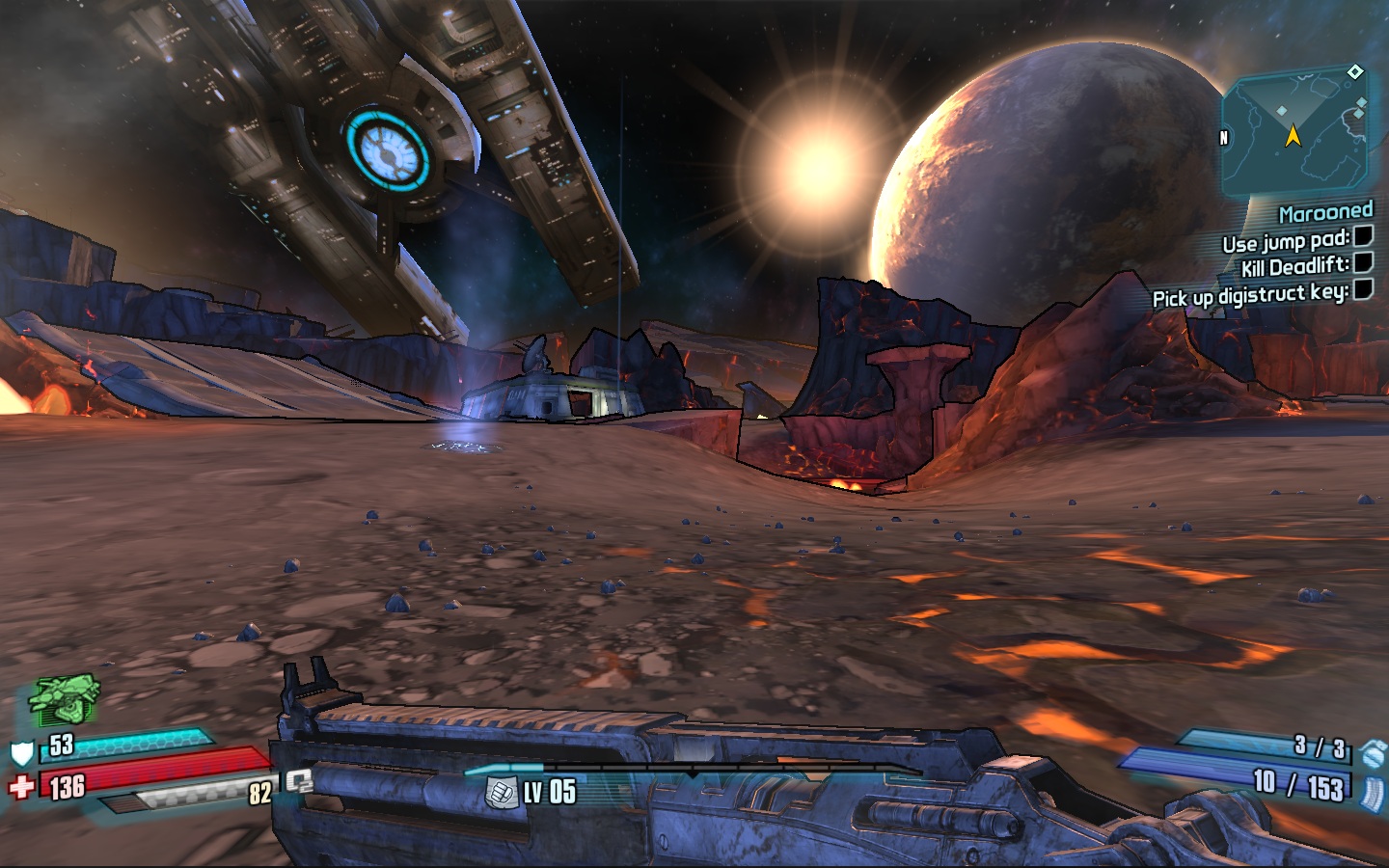Click the minimap in the corner
Viewport: 1389px width, 868px height.
coord(1294,131)
